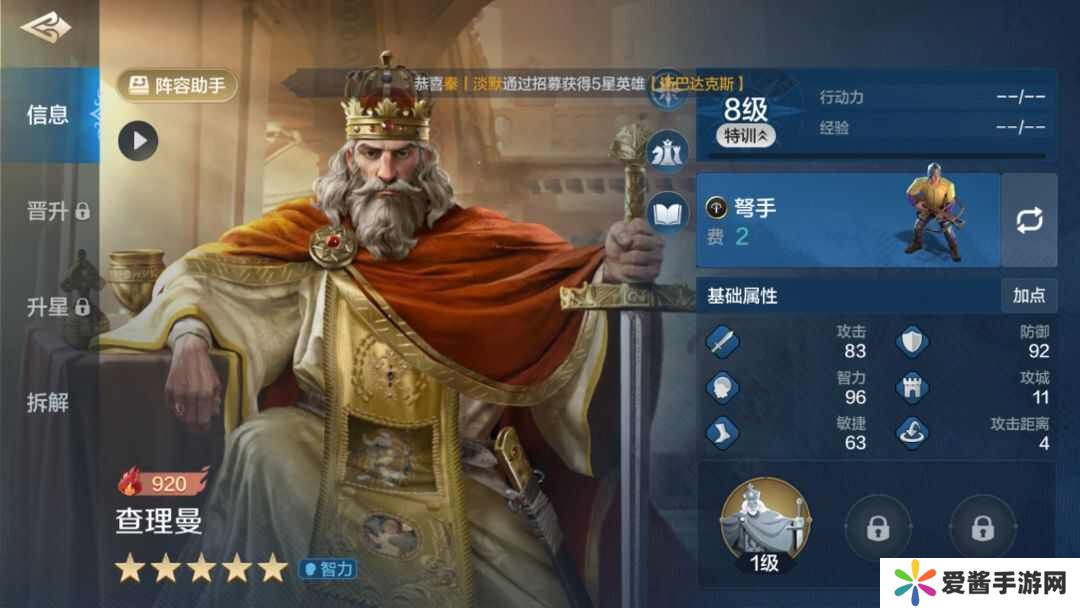Open the open-book icon beside the portrait
This screenshot has height=608, width=1080.
pyautogui.click(x=667, y=212)
